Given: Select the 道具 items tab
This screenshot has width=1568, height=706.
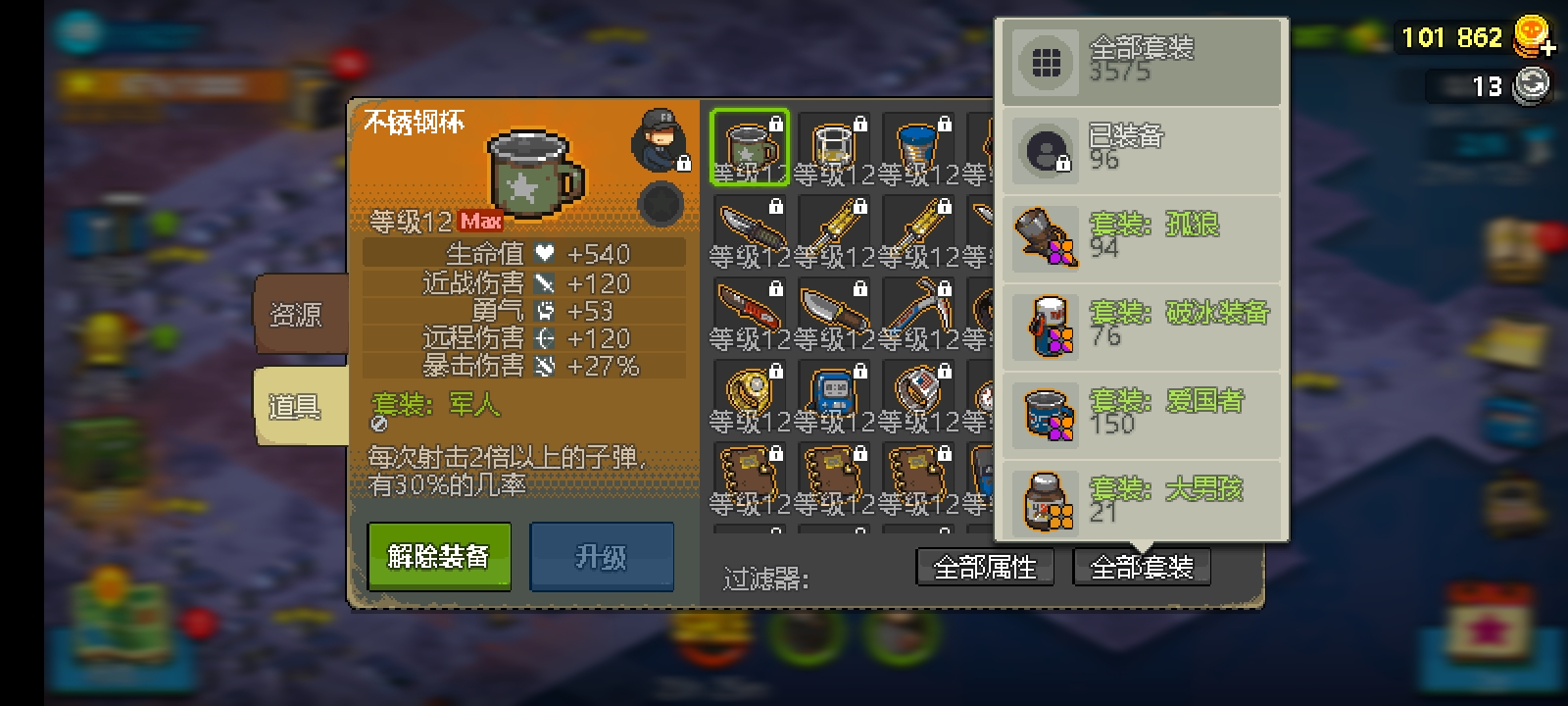Looking at the screenshot, I should pyautogui.click(x=297, y=406).
